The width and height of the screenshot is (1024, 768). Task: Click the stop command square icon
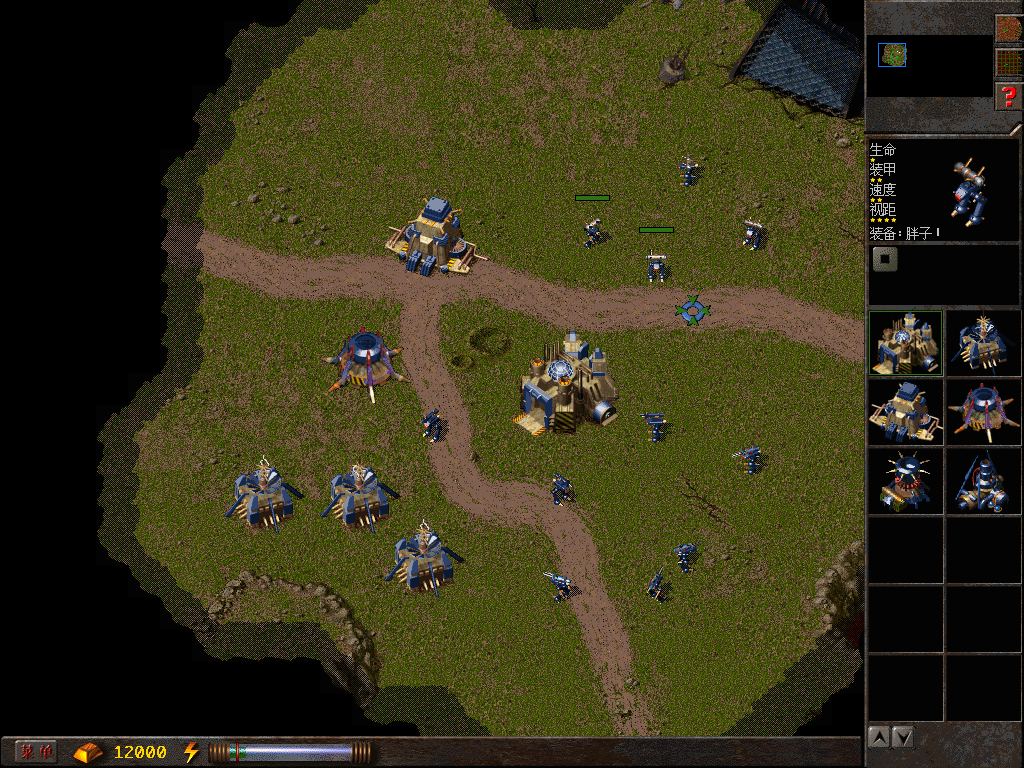[885, 260]
